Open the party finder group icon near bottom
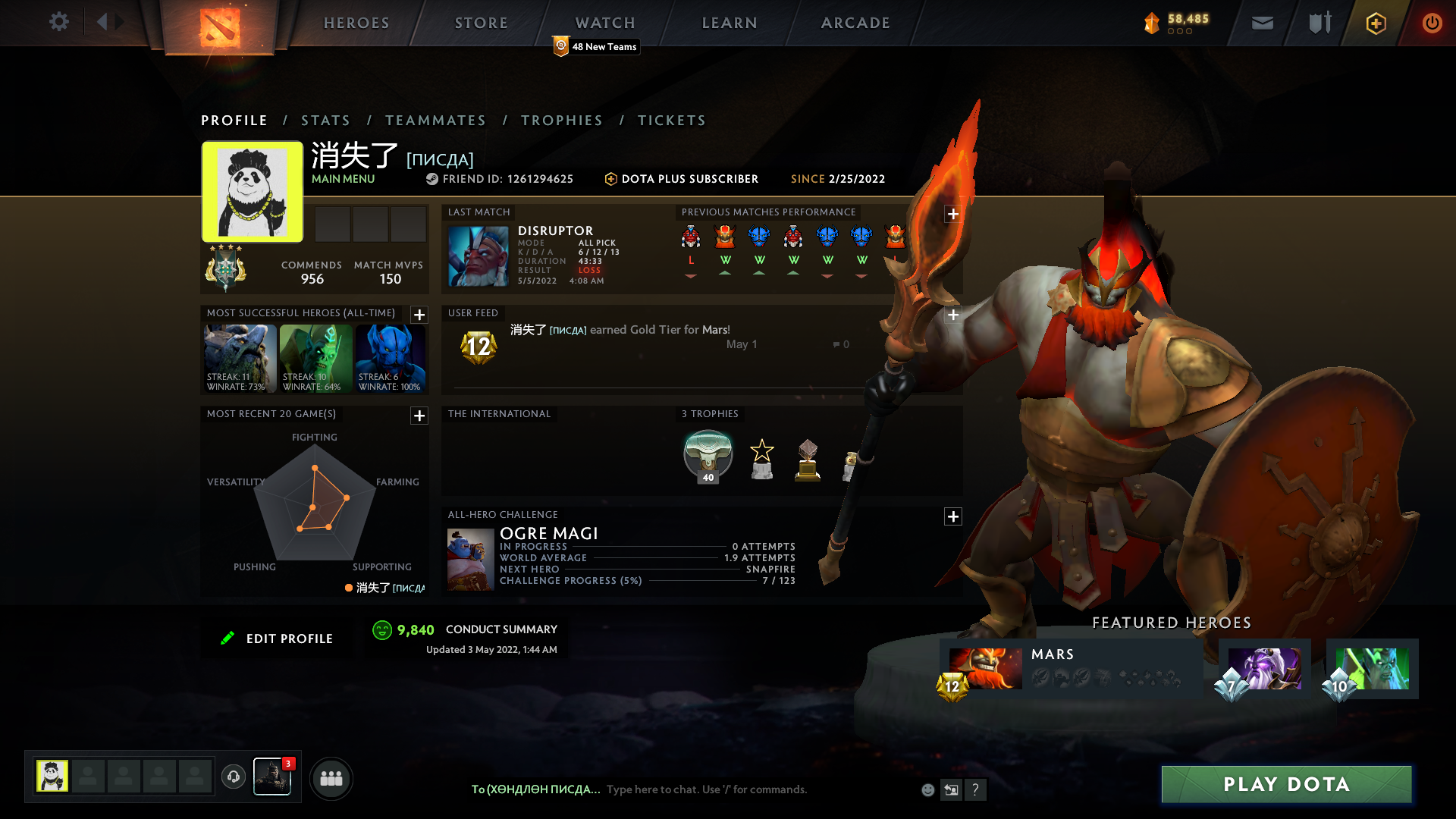Viewport: 1456px width, 819px height. click(331, 778)
